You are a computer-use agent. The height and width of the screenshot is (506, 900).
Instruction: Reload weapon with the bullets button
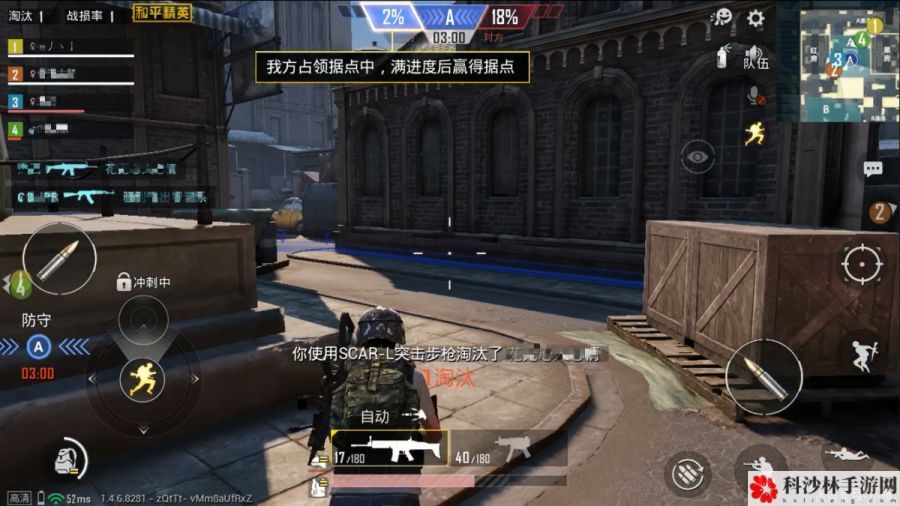(x=688, y=471)
